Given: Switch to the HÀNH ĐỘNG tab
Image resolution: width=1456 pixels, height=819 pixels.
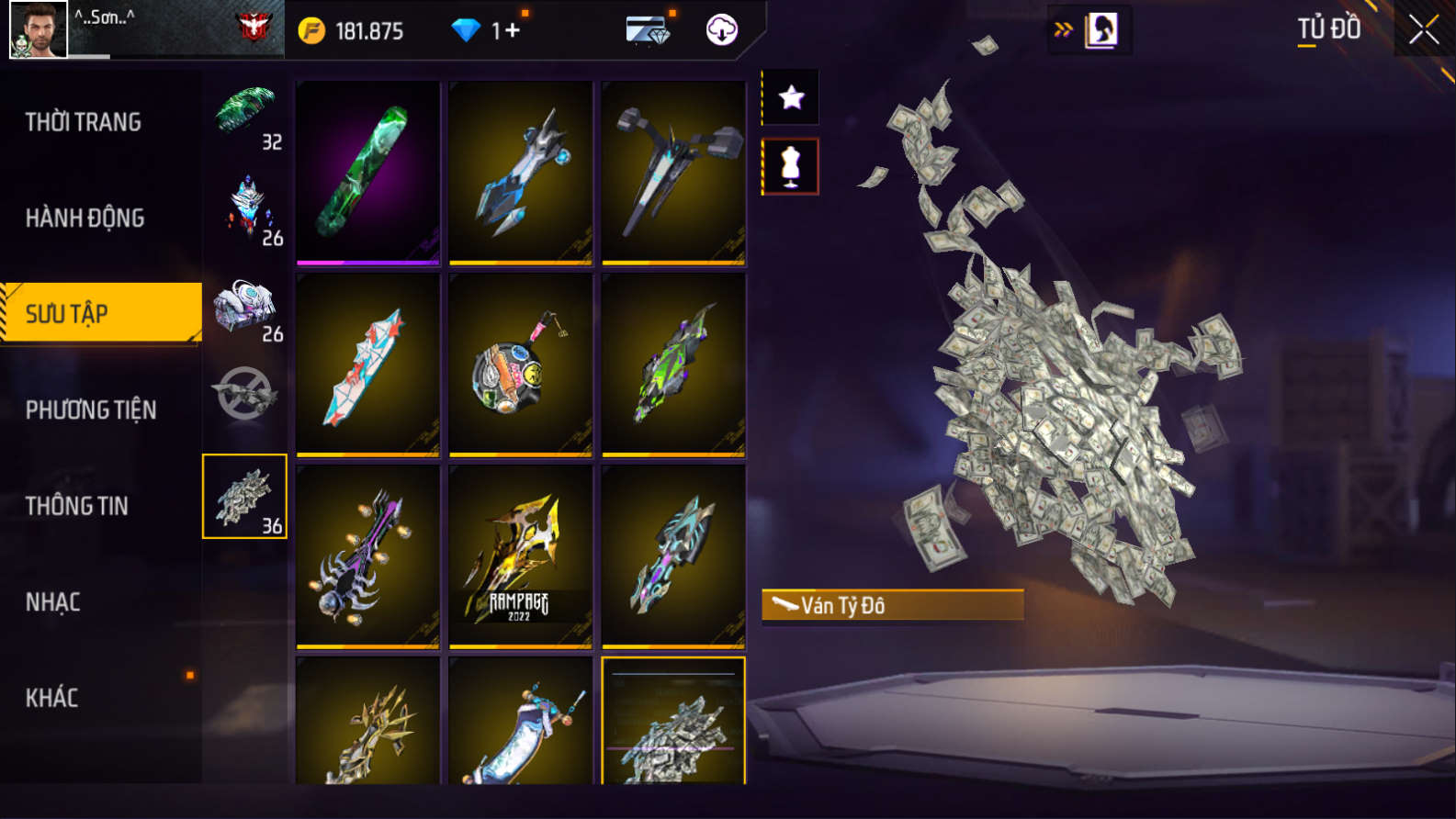Looking at the screenshot, I should [85, 219].
